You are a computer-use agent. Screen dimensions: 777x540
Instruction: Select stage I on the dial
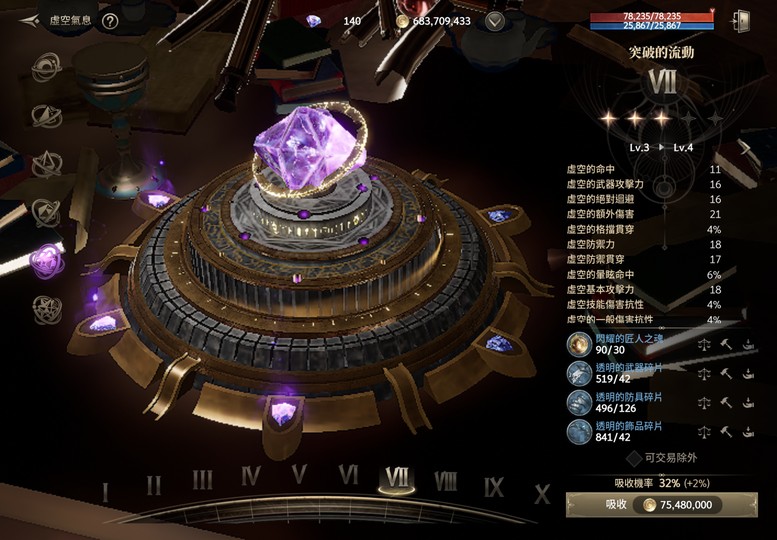[x=105, y=492]
